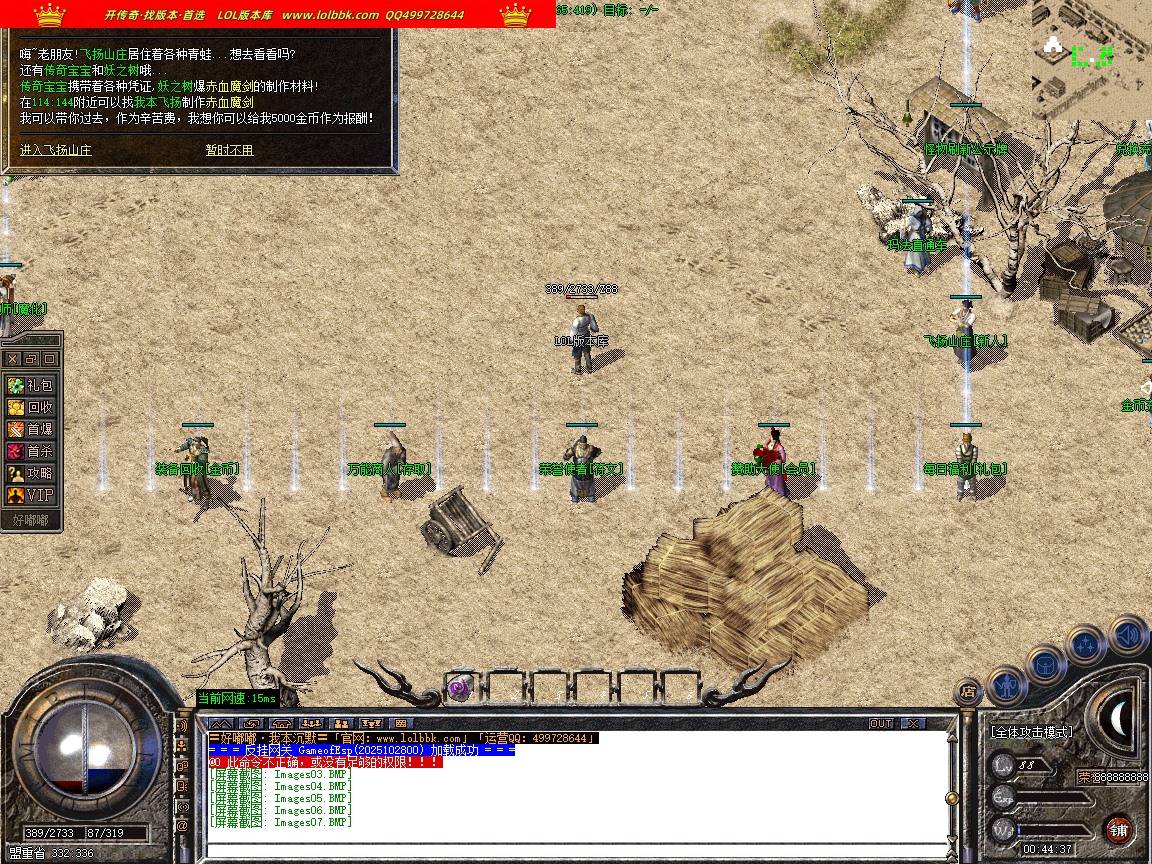Open the bag inventory round icon

(1046, 664)
